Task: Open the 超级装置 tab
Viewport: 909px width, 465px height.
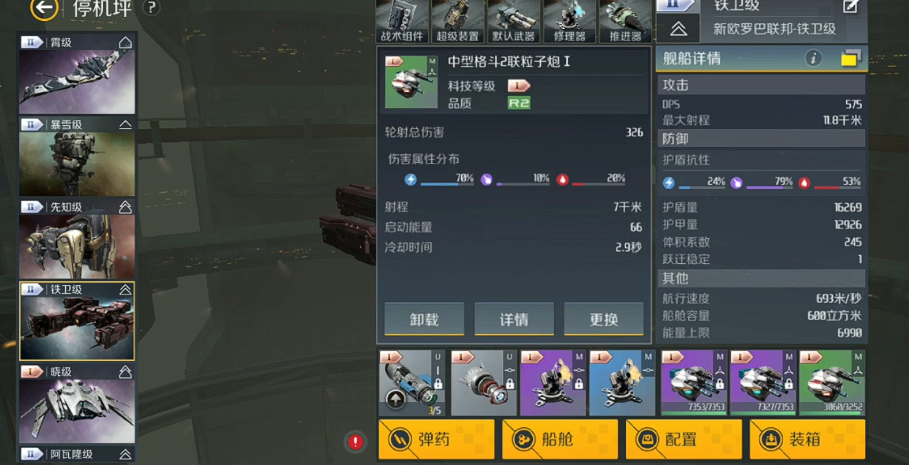Action: pyautogui.click(x=458, y=22)
